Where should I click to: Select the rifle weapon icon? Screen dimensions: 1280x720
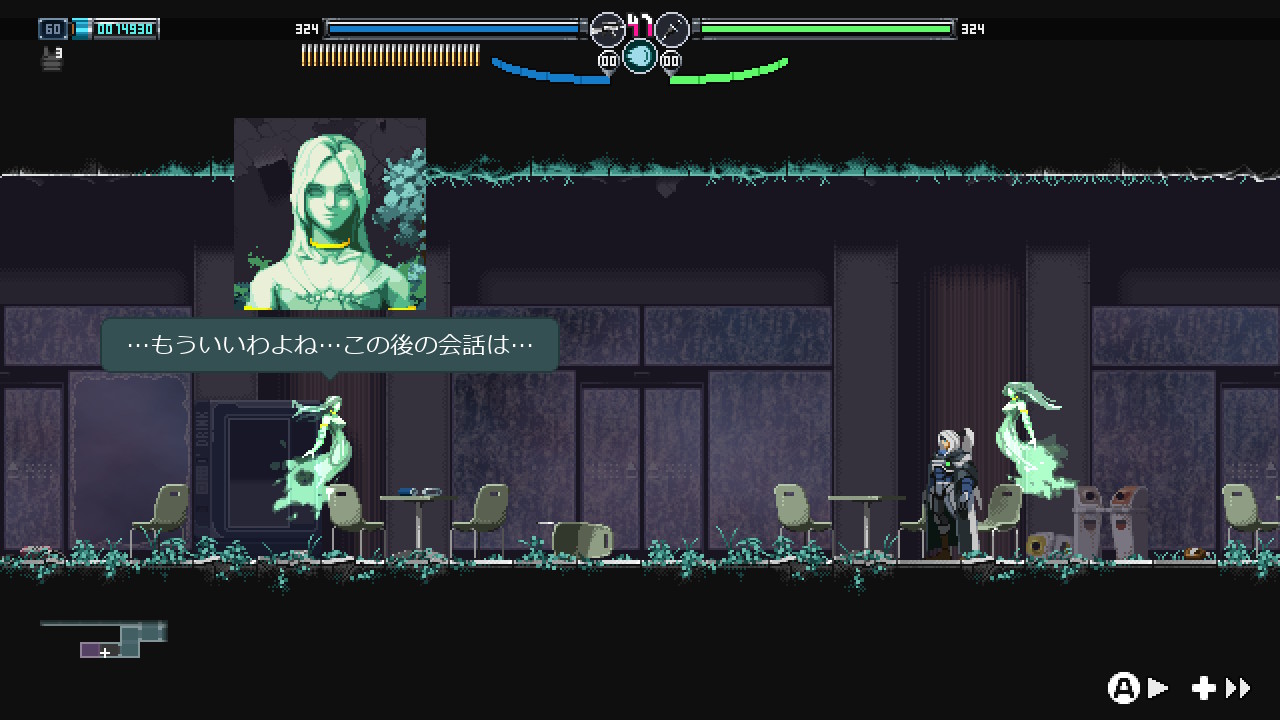click(x=607, y=29)
